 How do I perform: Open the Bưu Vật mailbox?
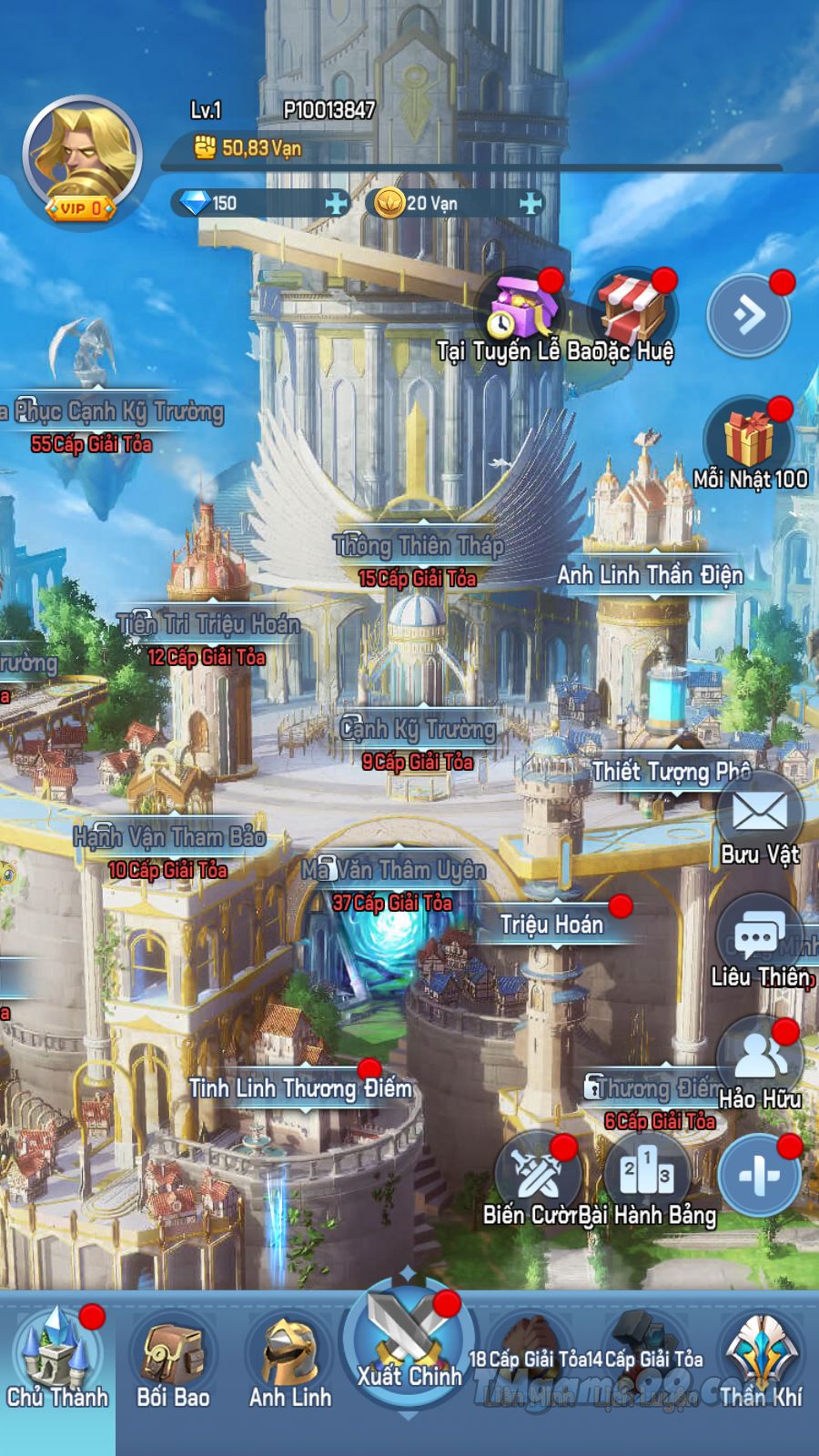click(759, 814)
